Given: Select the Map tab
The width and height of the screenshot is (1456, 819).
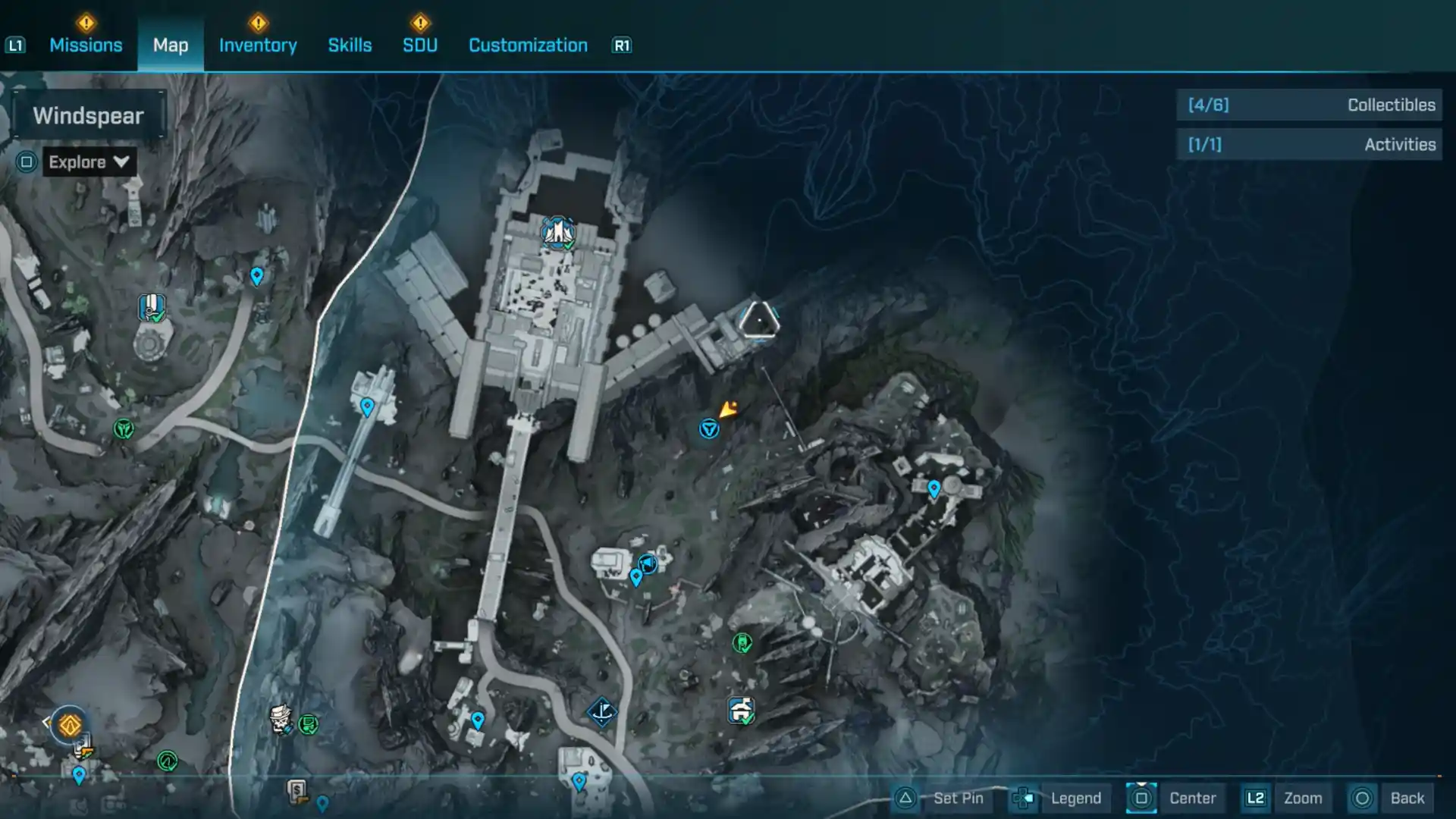Looking at the screenshot, I should pos(171,45).
